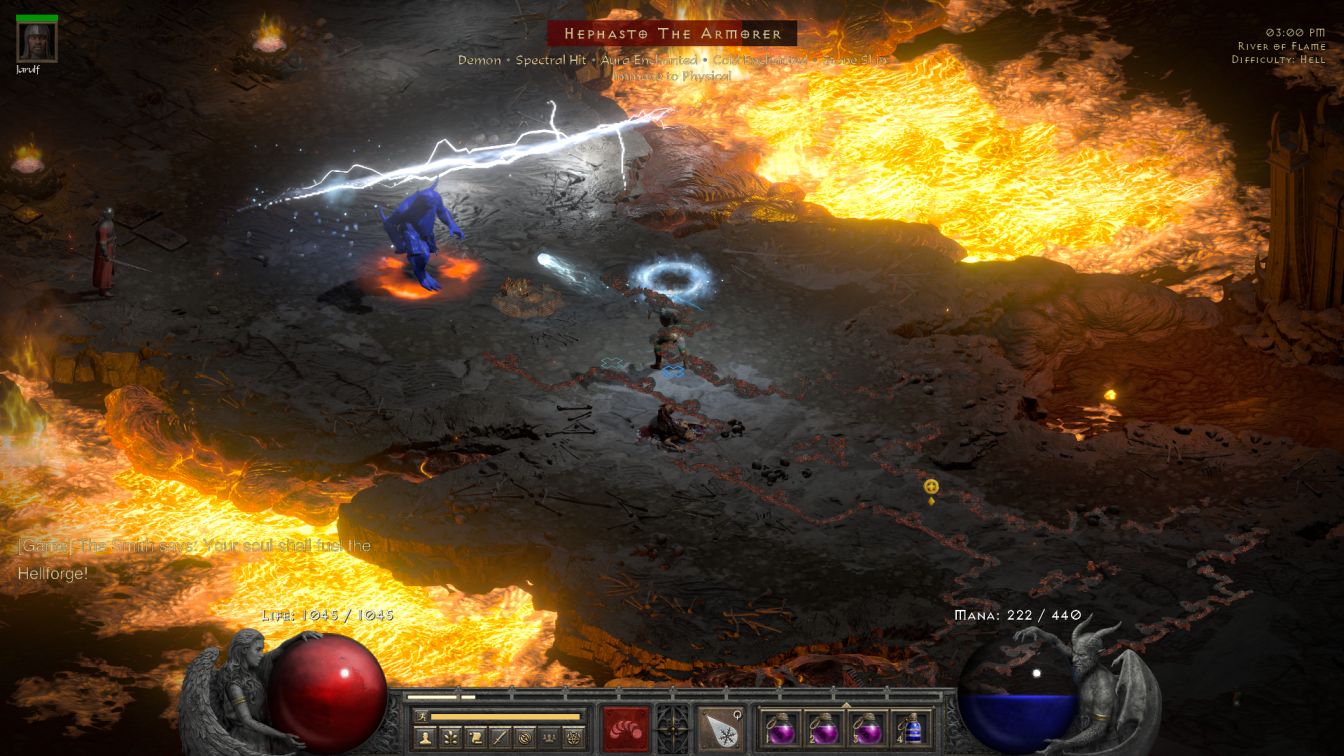The image size is (1344, 756).
Task: Click the sword icon in the mini panel
Action: tap(500, 738)
